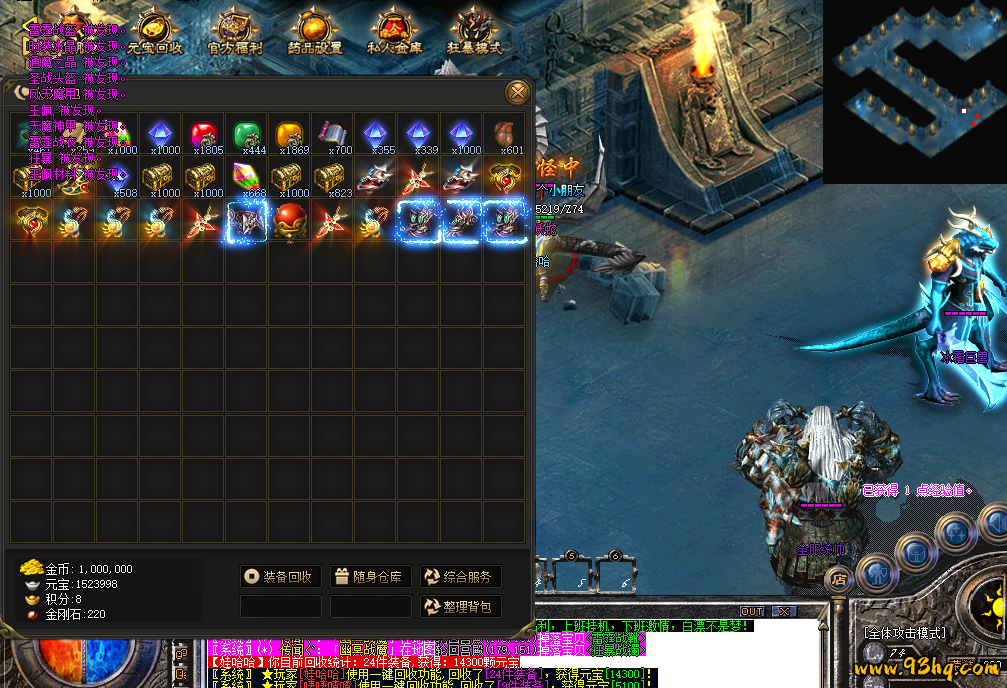The width and height of the screenshot is (1007, 688).
Task: Open the 随身仓库 portable warehouse
Action: [x=369, y=577]
